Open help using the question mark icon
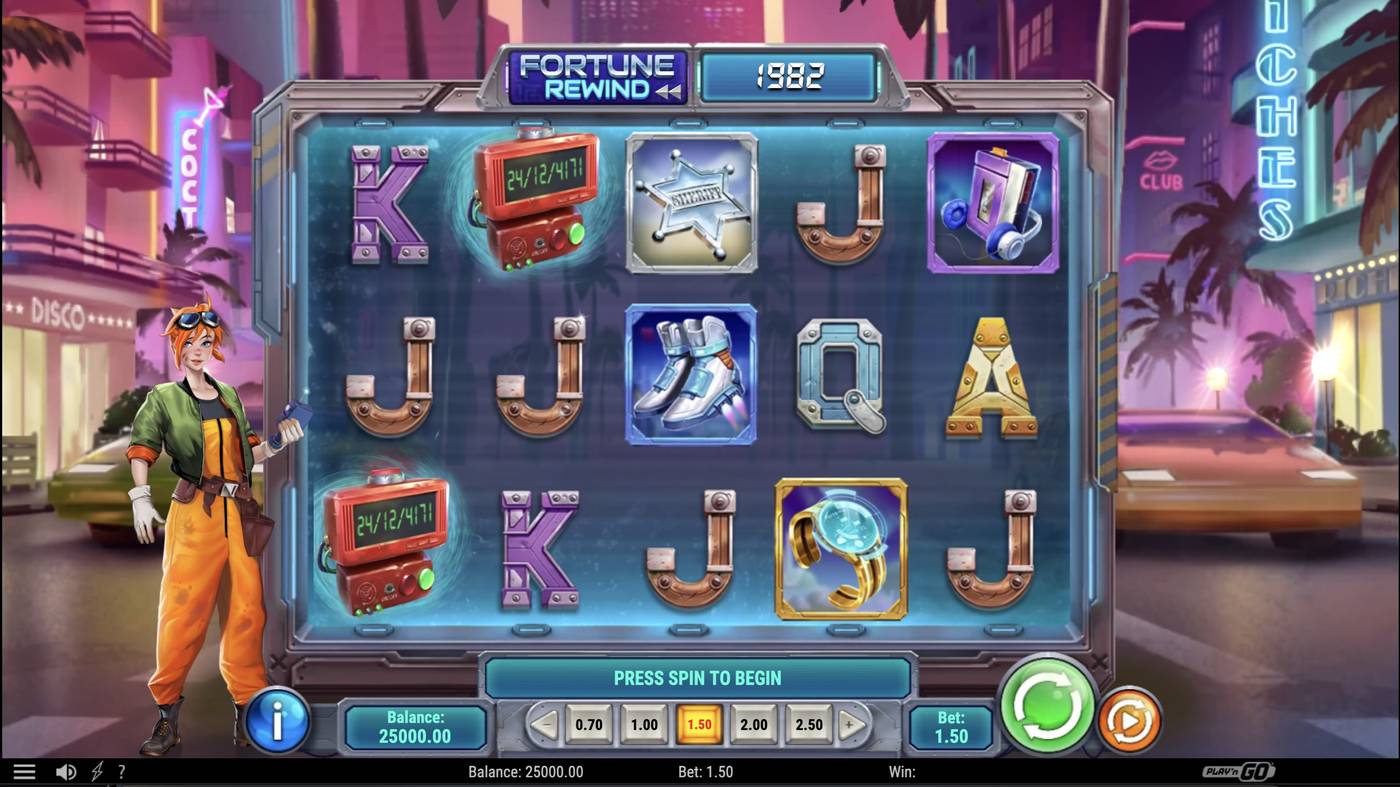 pyautogui.click(x=122, y=770)
